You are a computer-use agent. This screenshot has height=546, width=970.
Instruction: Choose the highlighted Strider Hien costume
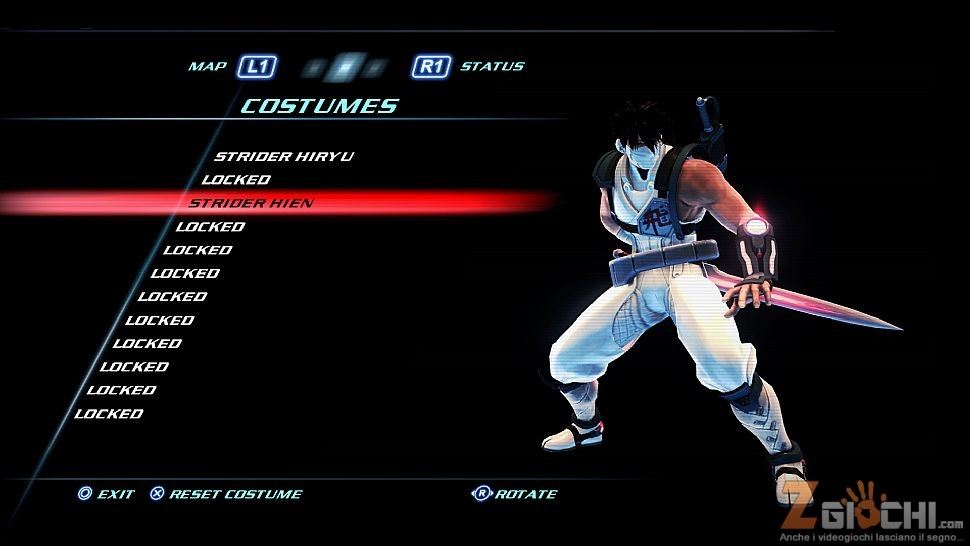point(251,203)
